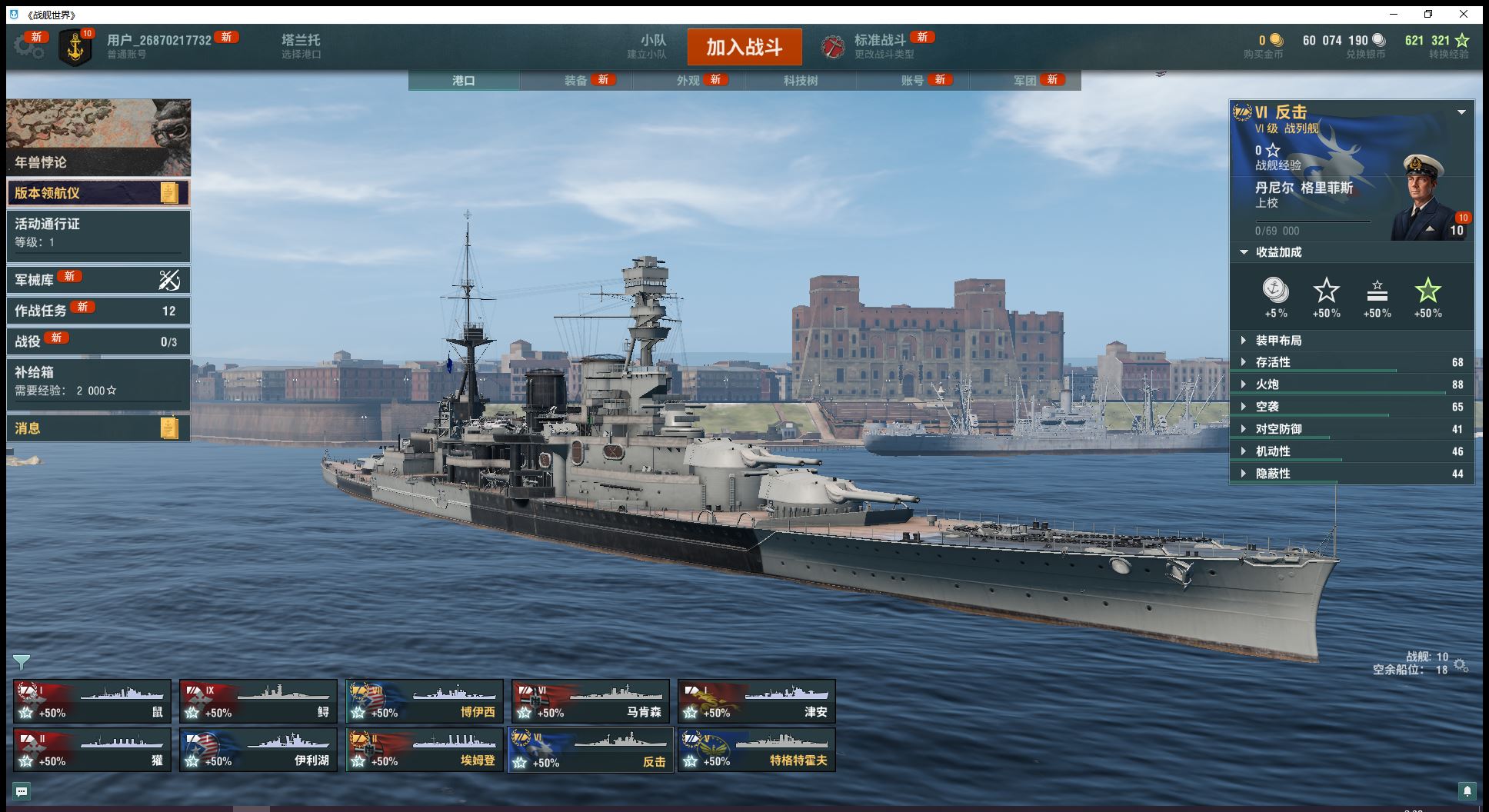Pick the 特格特霍夫 ship card
The image size is (1489, 812).
click(757, 750)
